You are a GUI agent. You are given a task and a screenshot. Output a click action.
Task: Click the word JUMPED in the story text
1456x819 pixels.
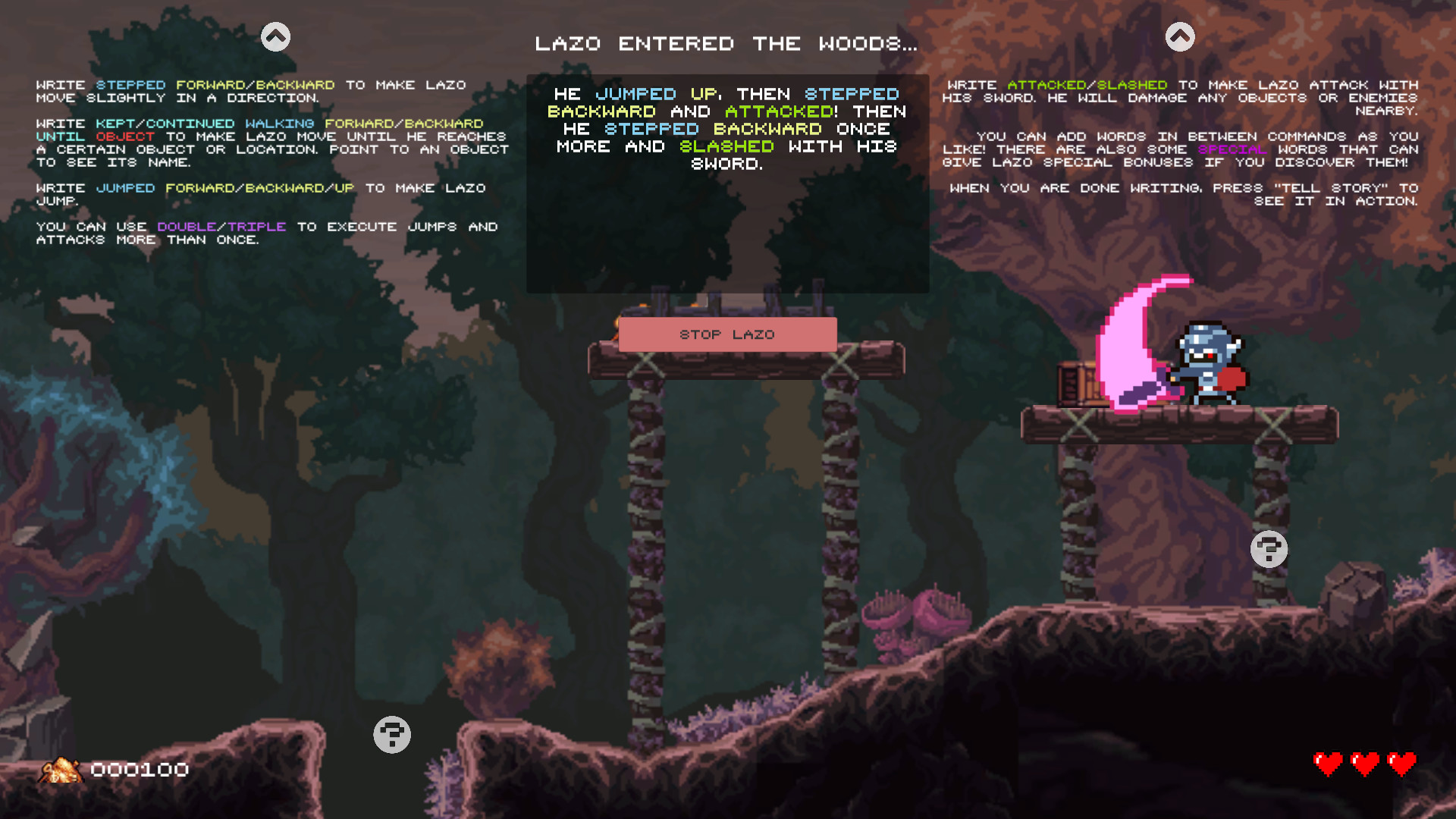(x=637, y=93)
